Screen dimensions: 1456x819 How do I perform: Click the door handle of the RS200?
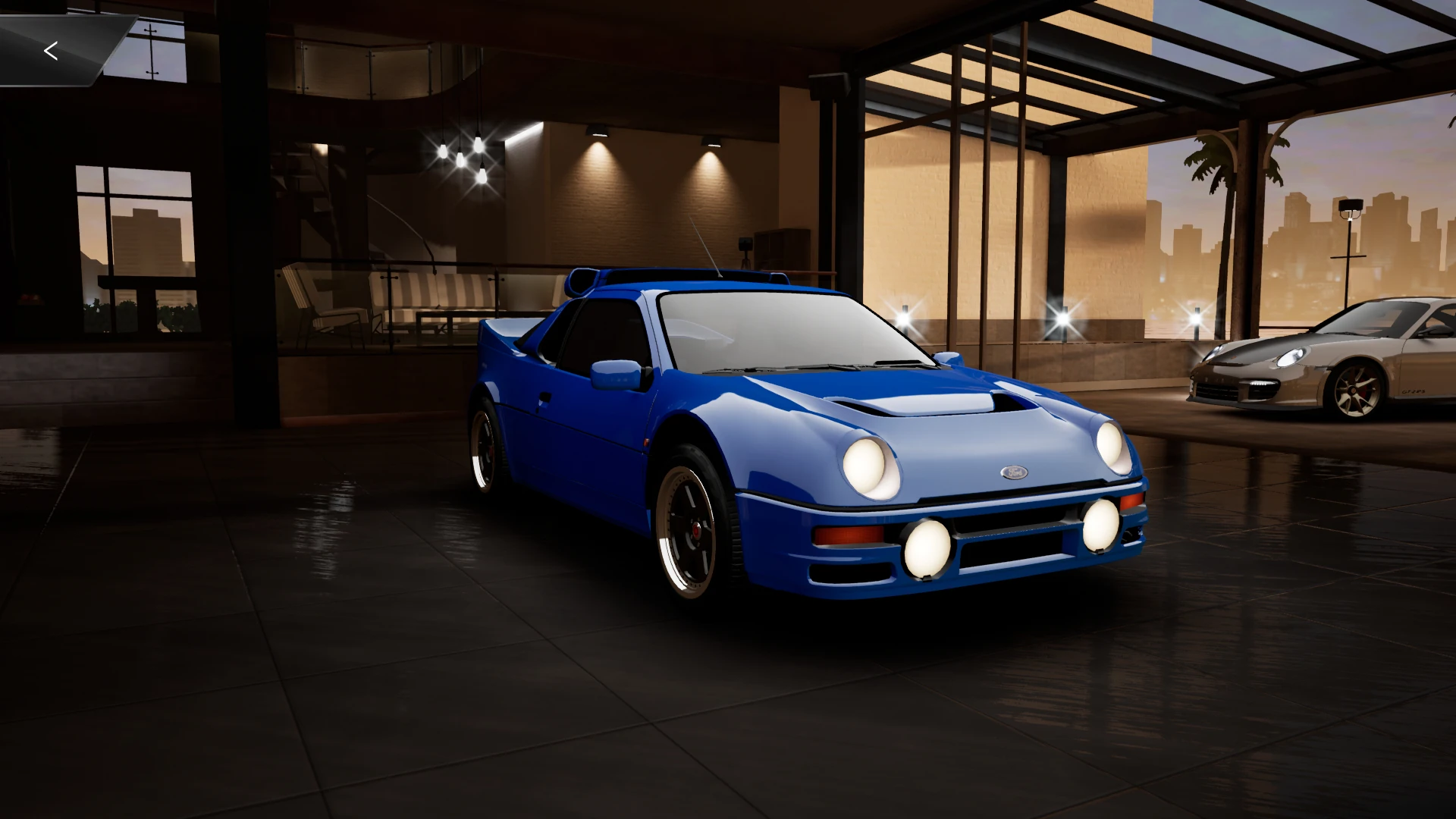[x=543, y=397]
